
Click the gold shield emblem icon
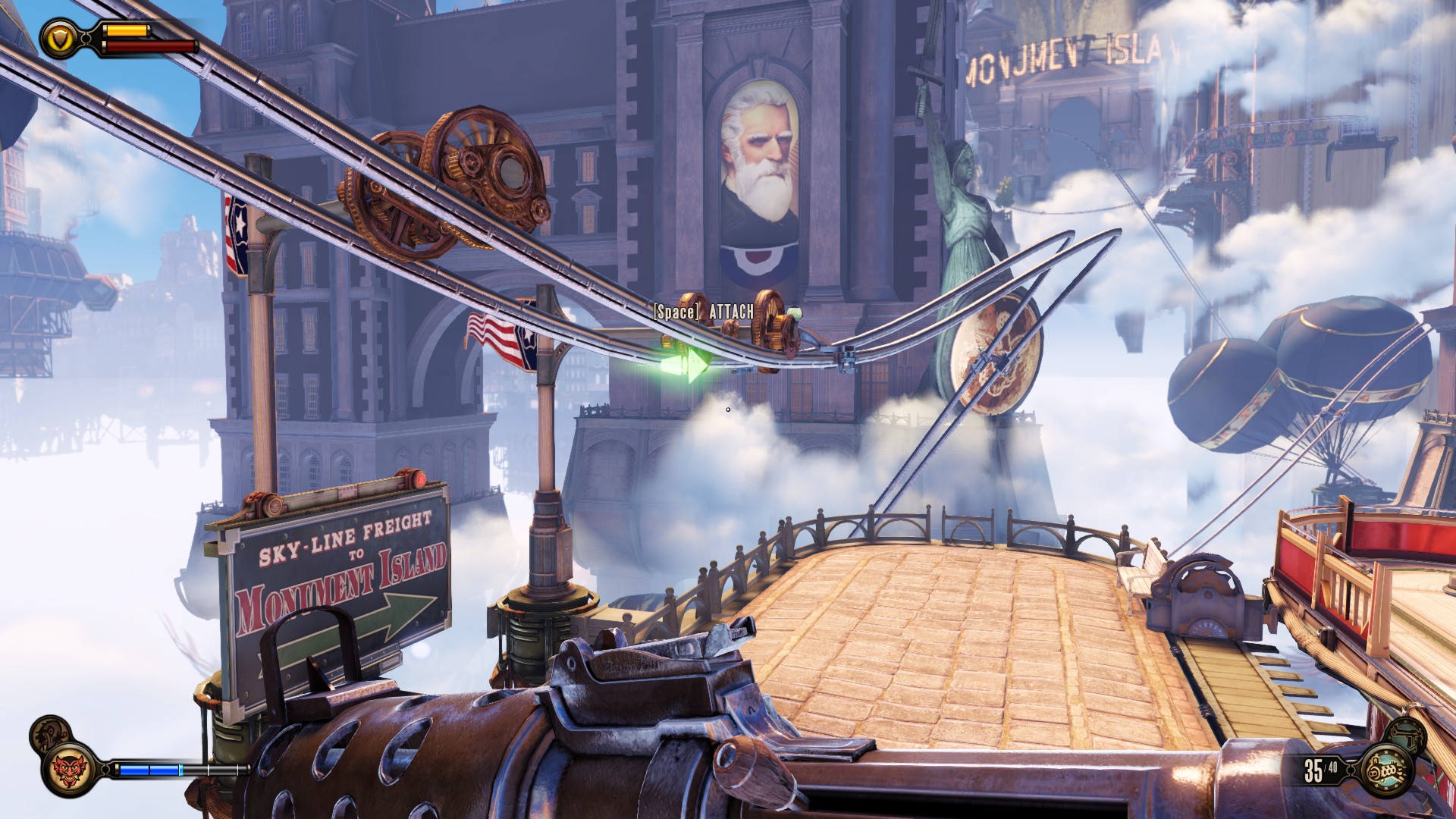(58, 38)
